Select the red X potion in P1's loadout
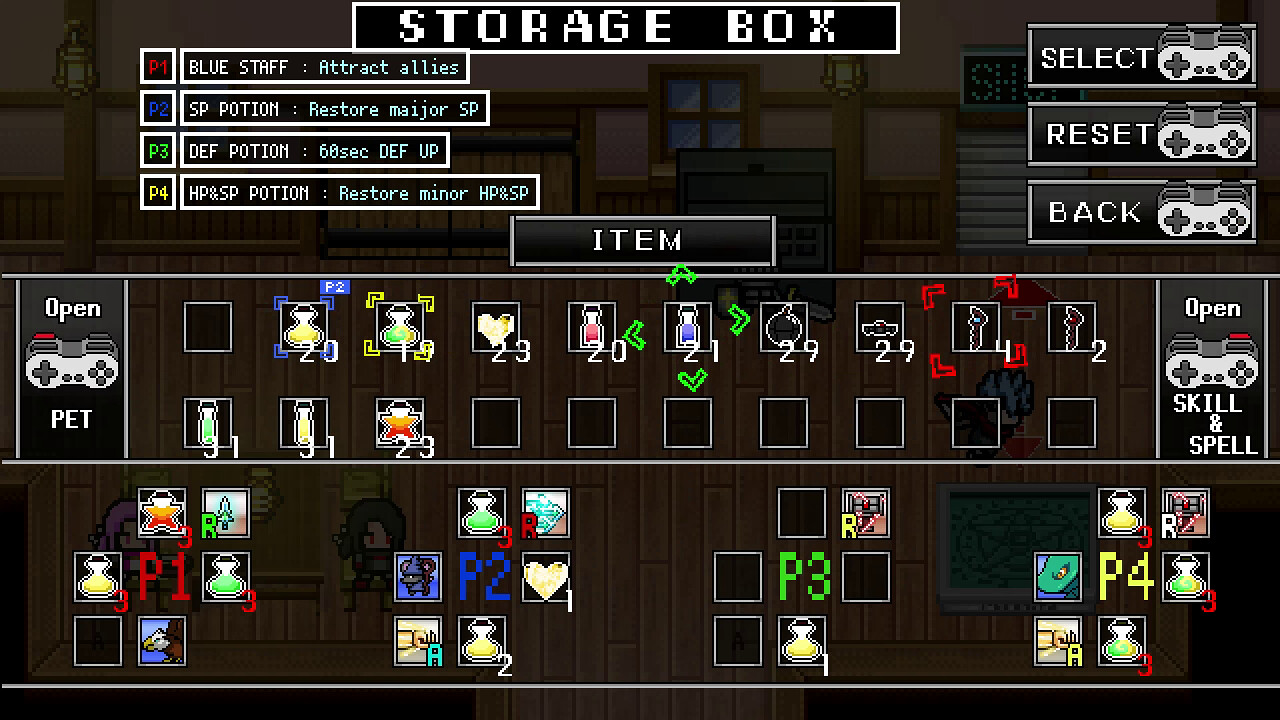Screen dimensions: 1280x720 162,513
